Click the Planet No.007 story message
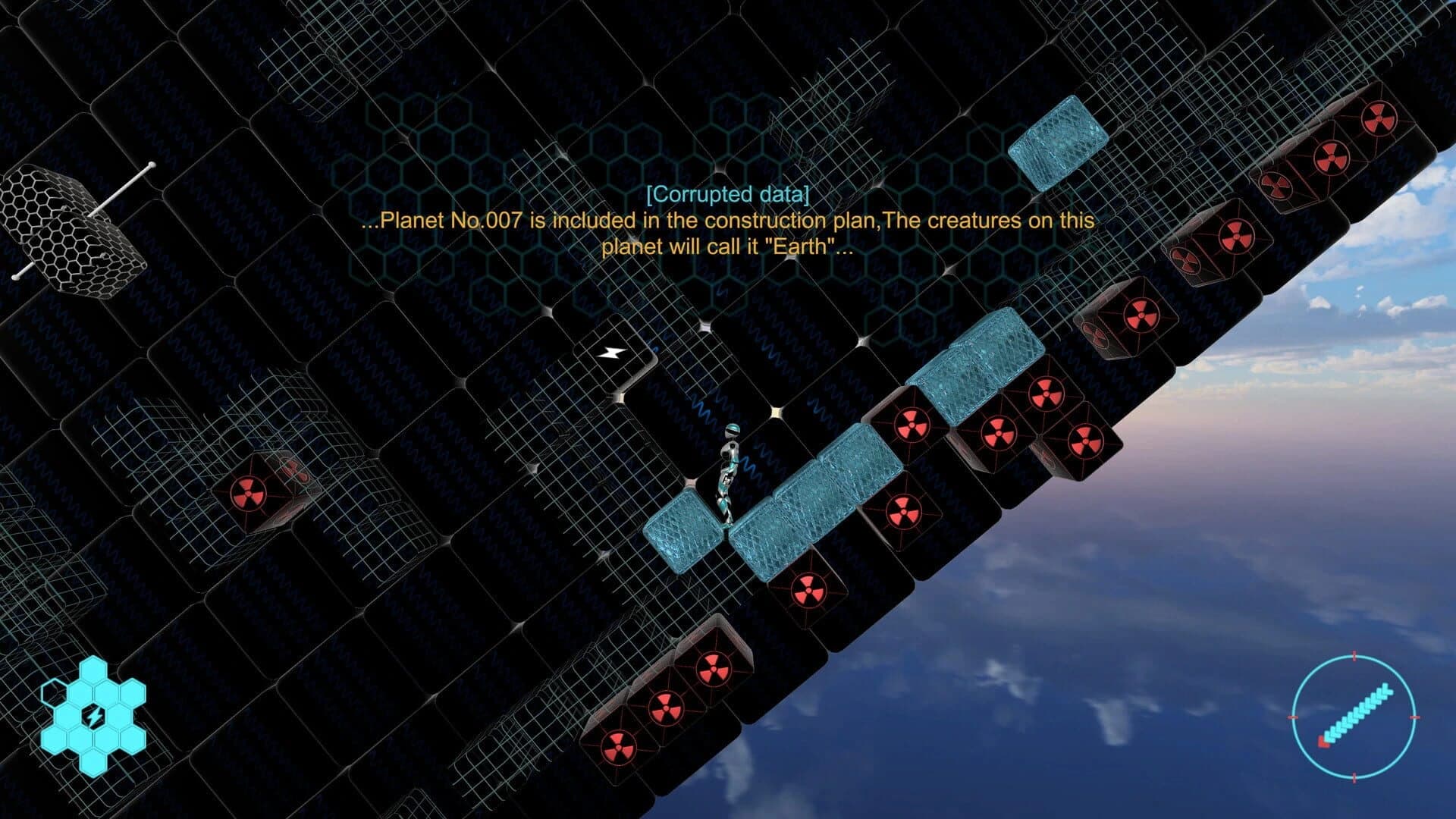 pos(728,234)
